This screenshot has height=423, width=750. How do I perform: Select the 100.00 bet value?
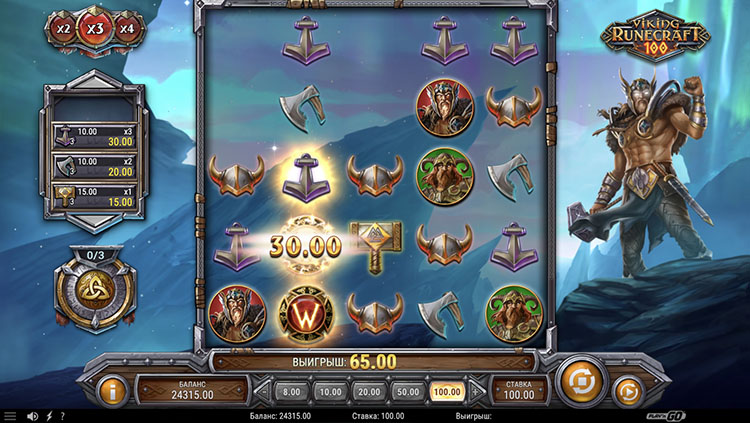[x=446, y=391]
